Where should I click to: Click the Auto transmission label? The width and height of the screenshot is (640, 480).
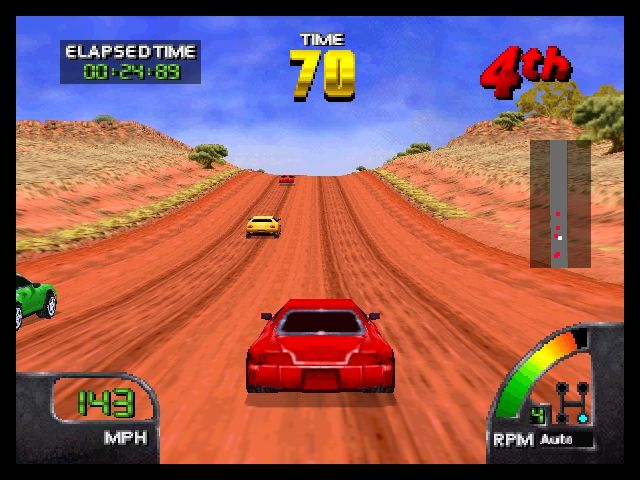[x=553, y=438]
